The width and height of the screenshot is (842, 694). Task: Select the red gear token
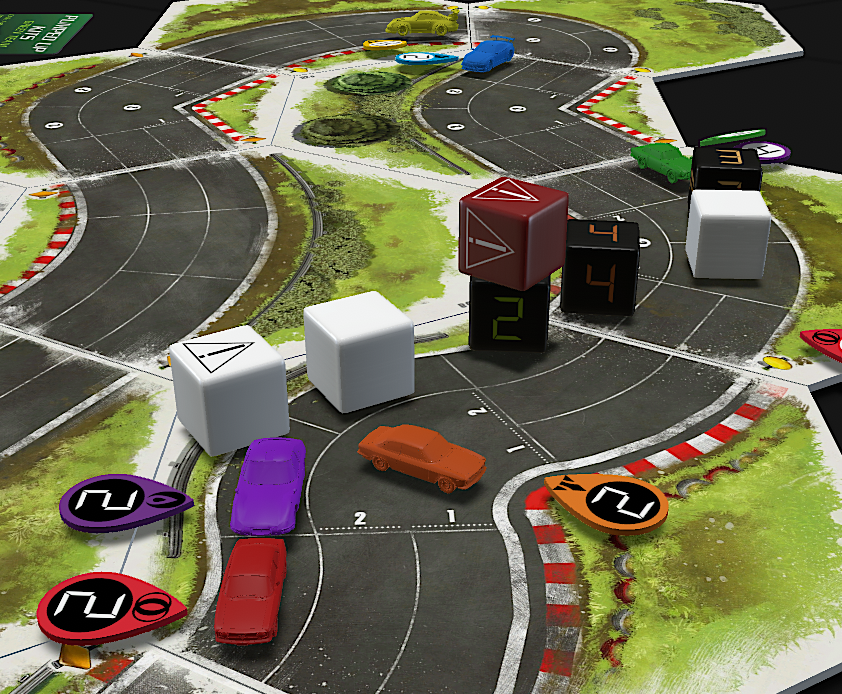point(98,608)
